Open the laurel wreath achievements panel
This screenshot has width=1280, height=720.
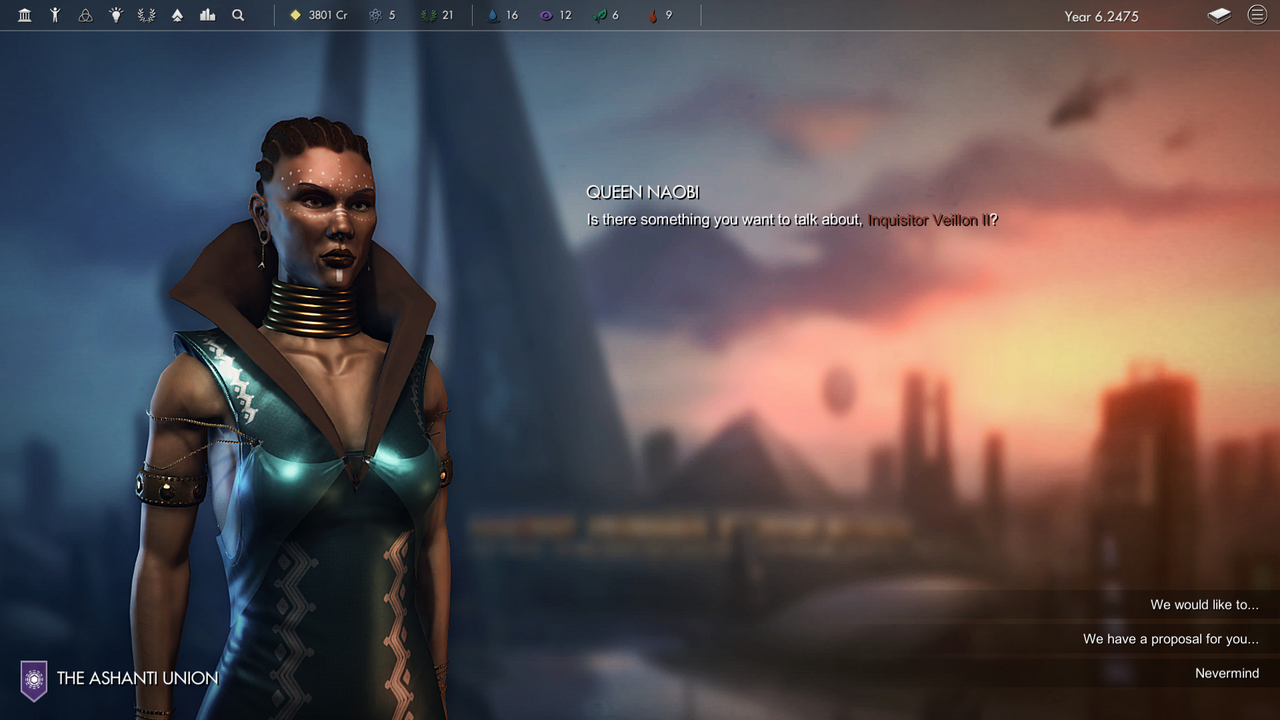pos(145,15)
